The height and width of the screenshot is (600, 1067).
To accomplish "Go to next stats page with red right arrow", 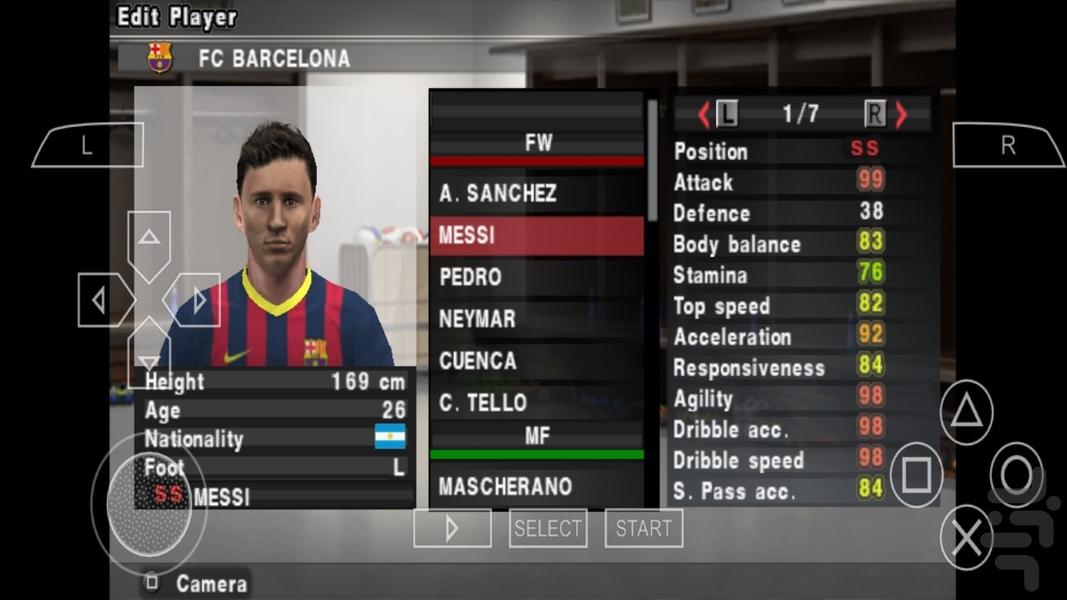I will click(901, 115).
